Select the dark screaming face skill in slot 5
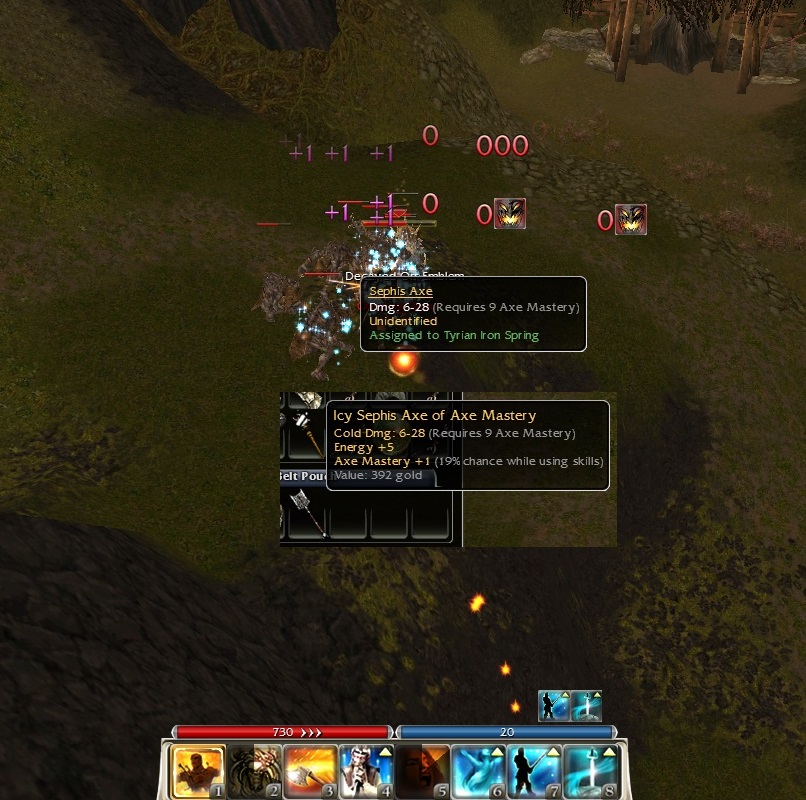The height and width of the screenshot is (800, 806). [x=422, y=770]
